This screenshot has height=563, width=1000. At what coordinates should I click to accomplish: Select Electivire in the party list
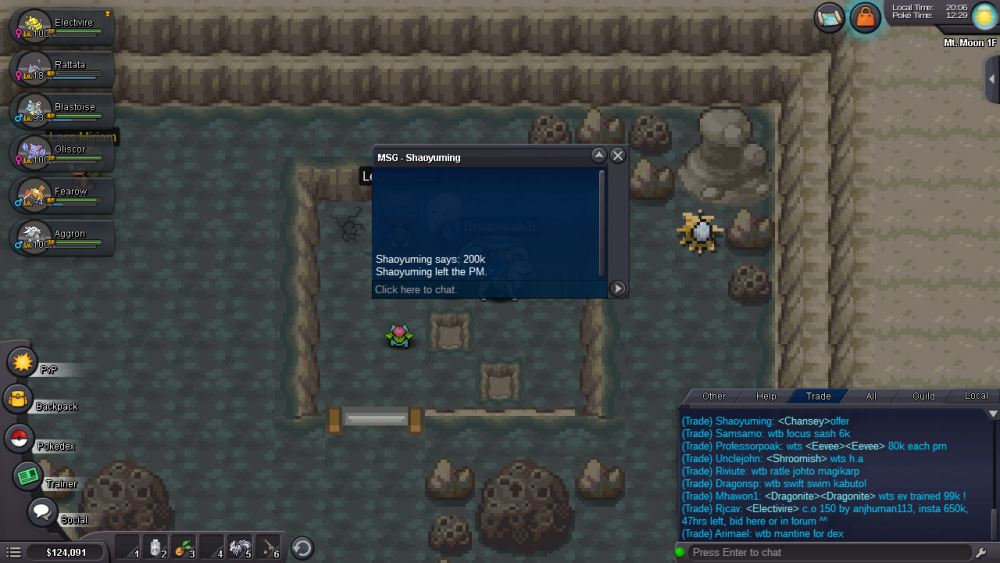click(58, 26)
